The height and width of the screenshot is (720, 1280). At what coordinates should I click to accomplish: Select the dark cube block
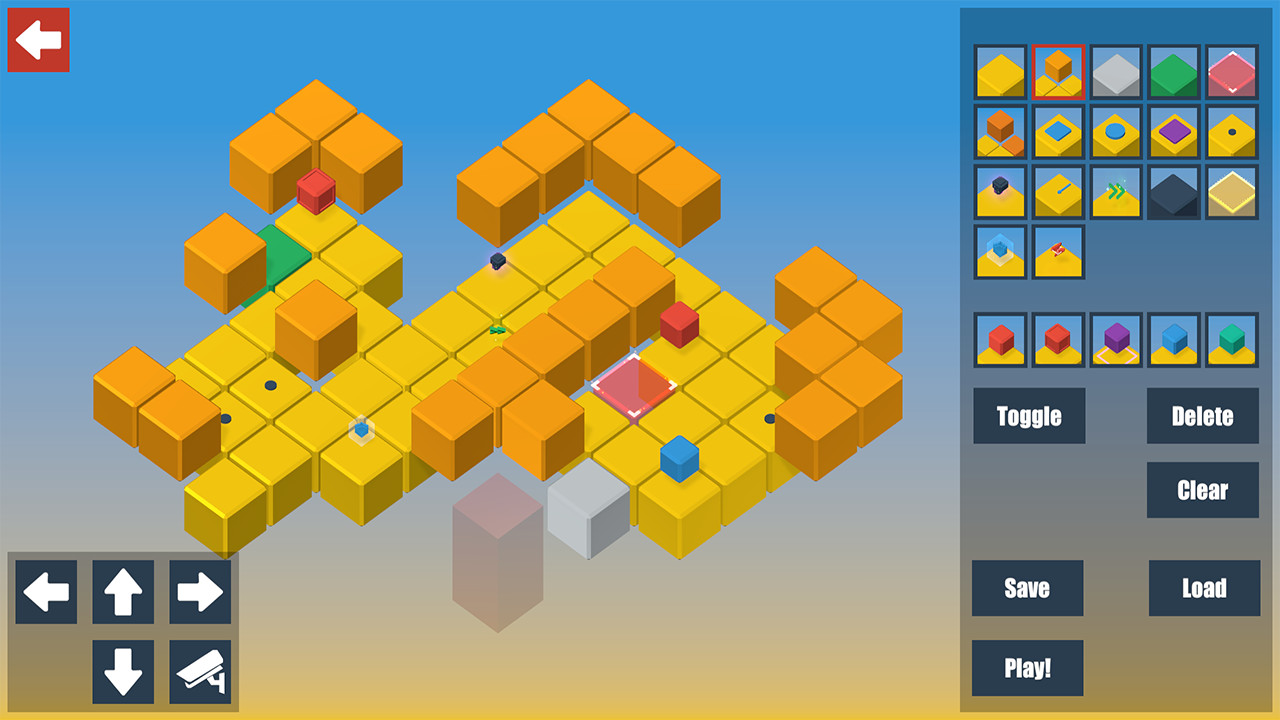(x=1172, y=192)
